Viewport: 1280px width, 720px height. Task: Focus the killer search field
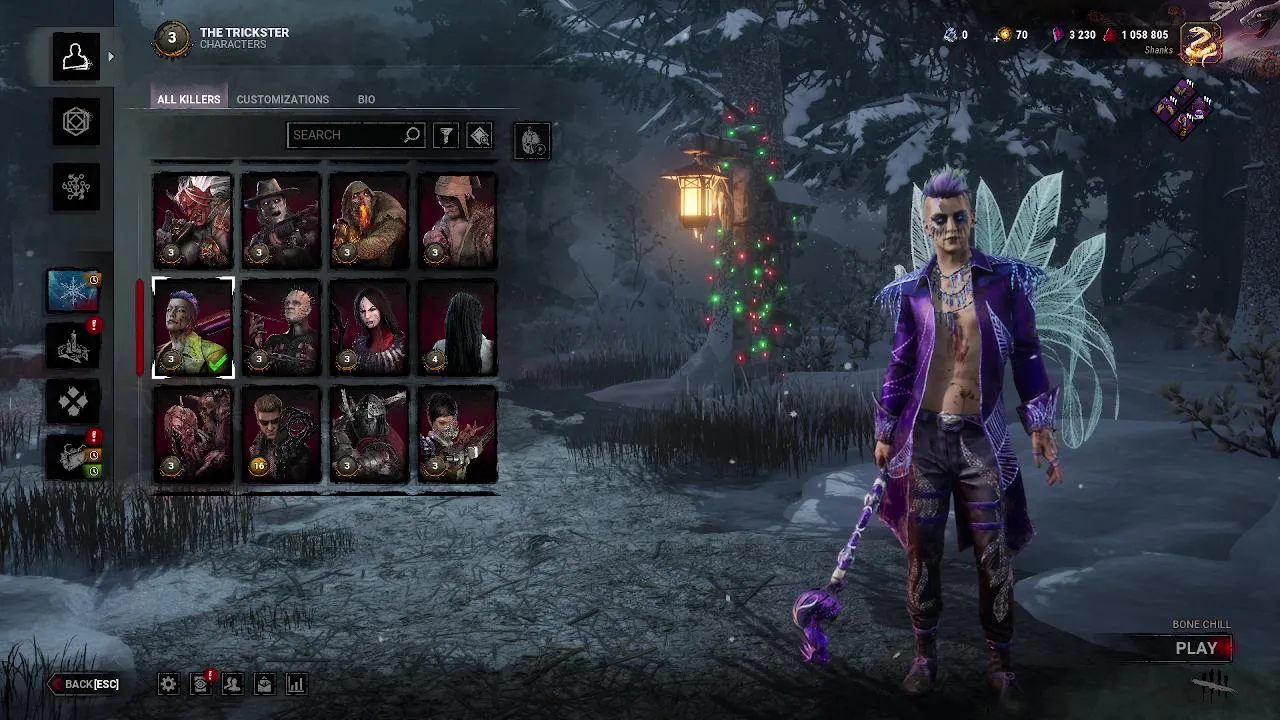(x=345, y=135)
